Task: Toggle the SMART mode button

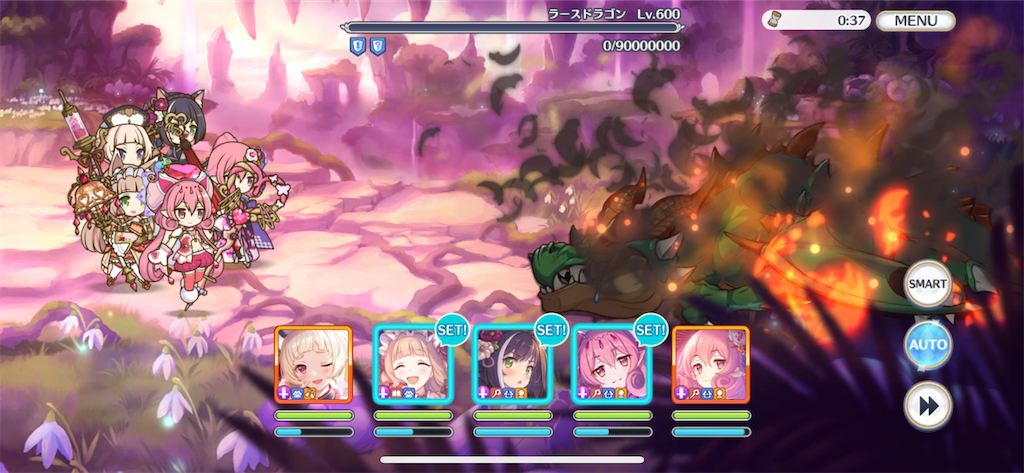Action: click(x=927, y=284)
